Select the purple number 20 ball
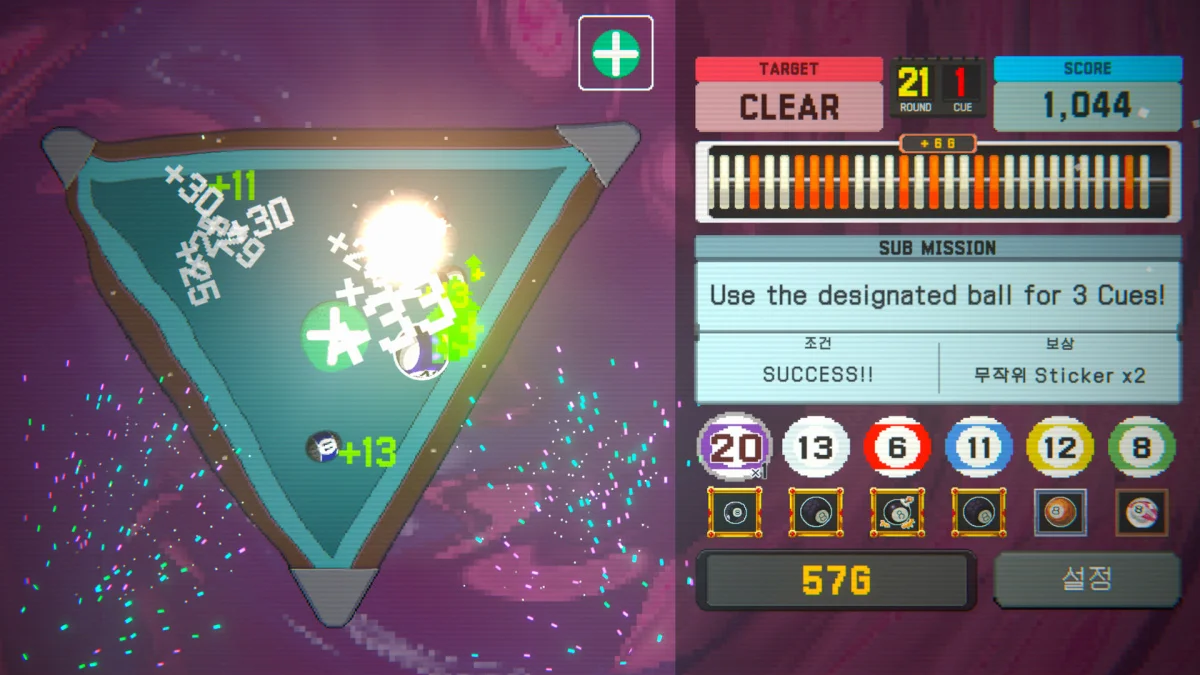The height and width of the screenshot is (675, 1200). point(734,448)
